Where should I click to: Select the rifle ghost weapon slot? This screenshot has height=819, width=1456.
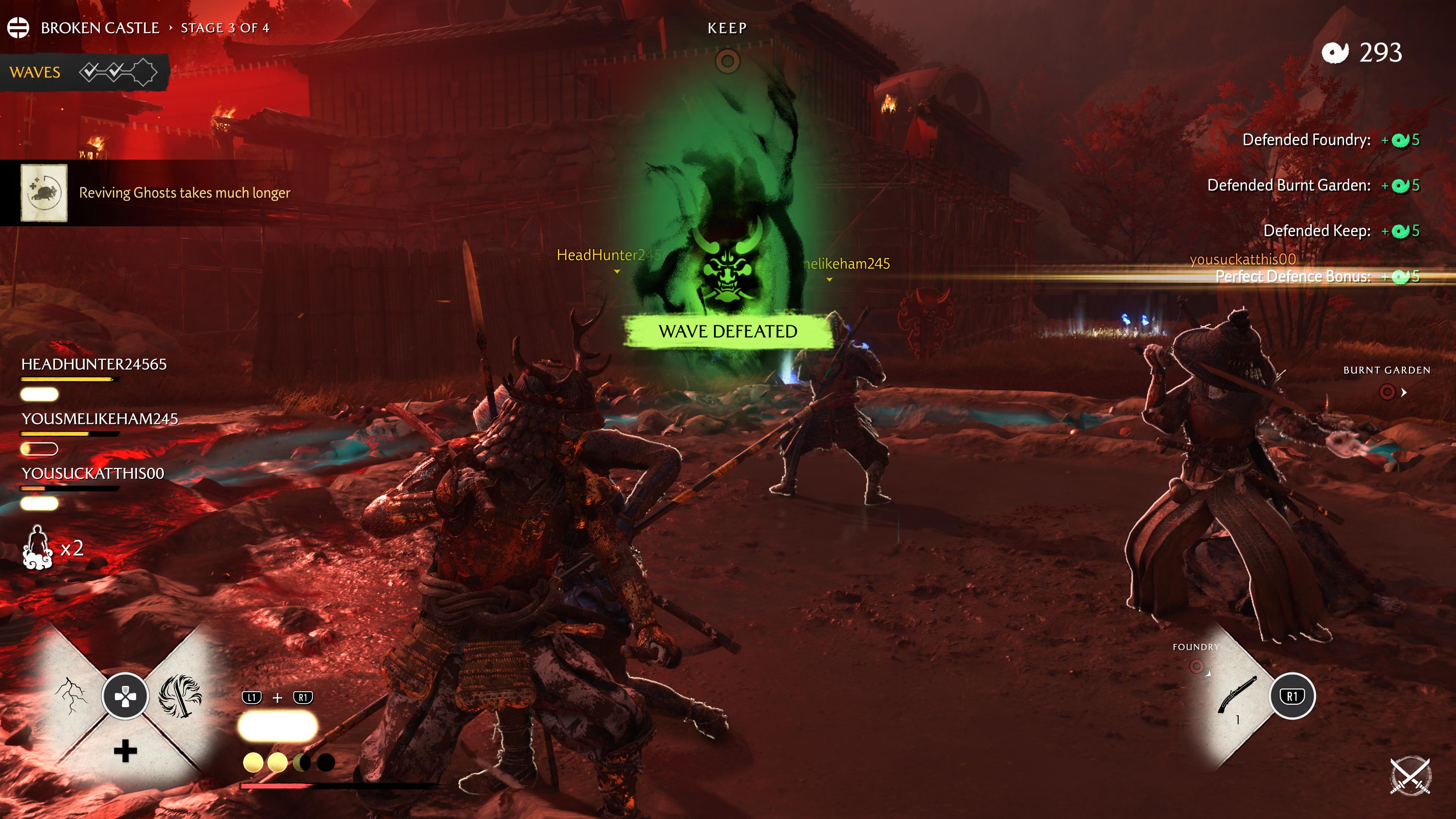click(x=1237, y=695)
